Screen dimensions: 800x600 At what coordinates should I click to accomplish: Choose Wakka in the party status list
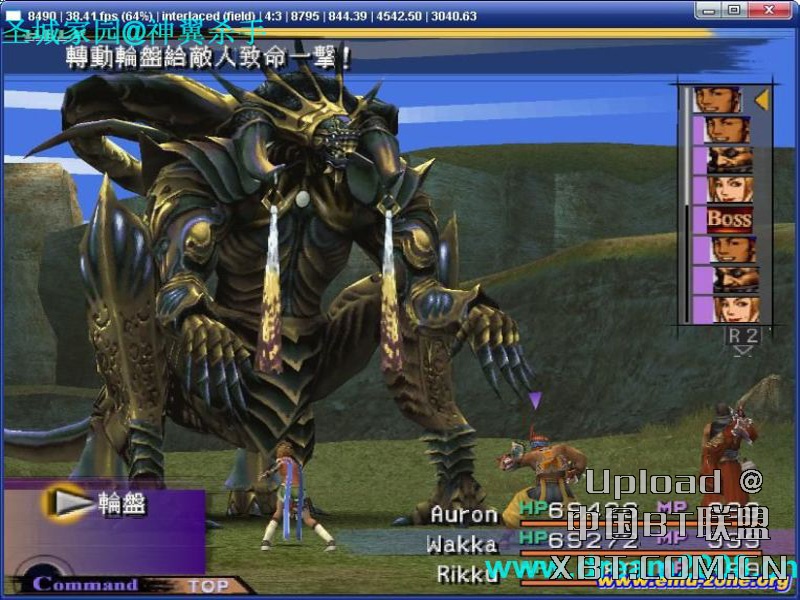461,544
